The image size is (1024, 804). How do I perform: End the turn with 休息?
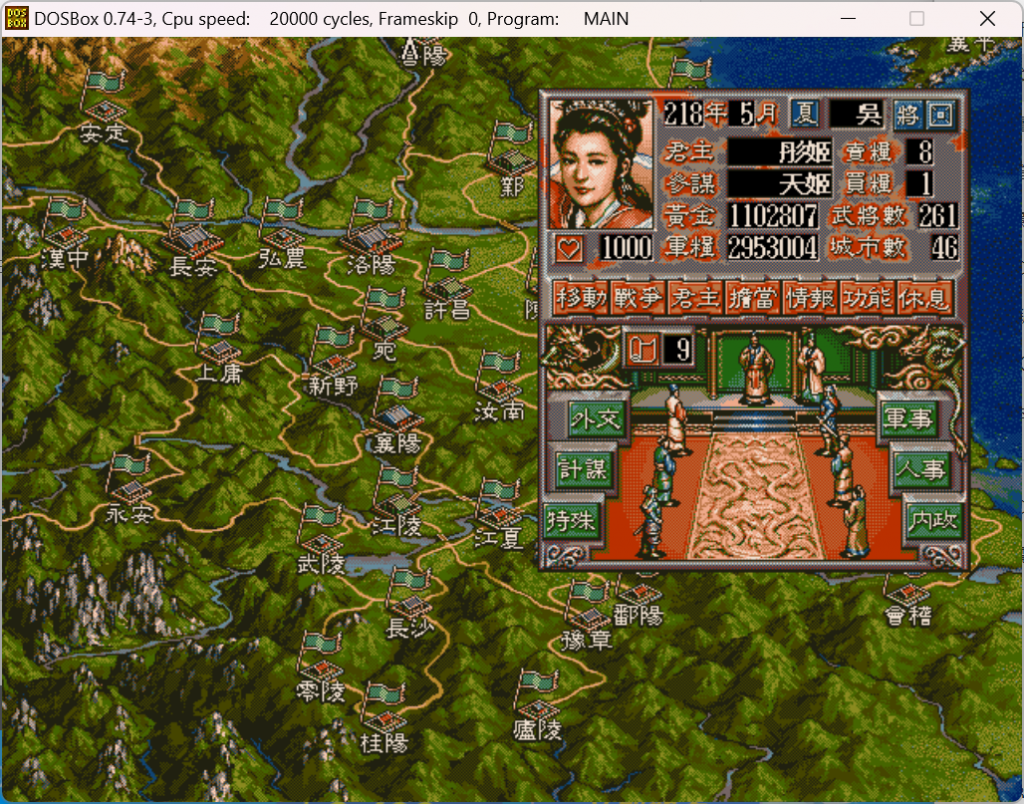(925, 297)
